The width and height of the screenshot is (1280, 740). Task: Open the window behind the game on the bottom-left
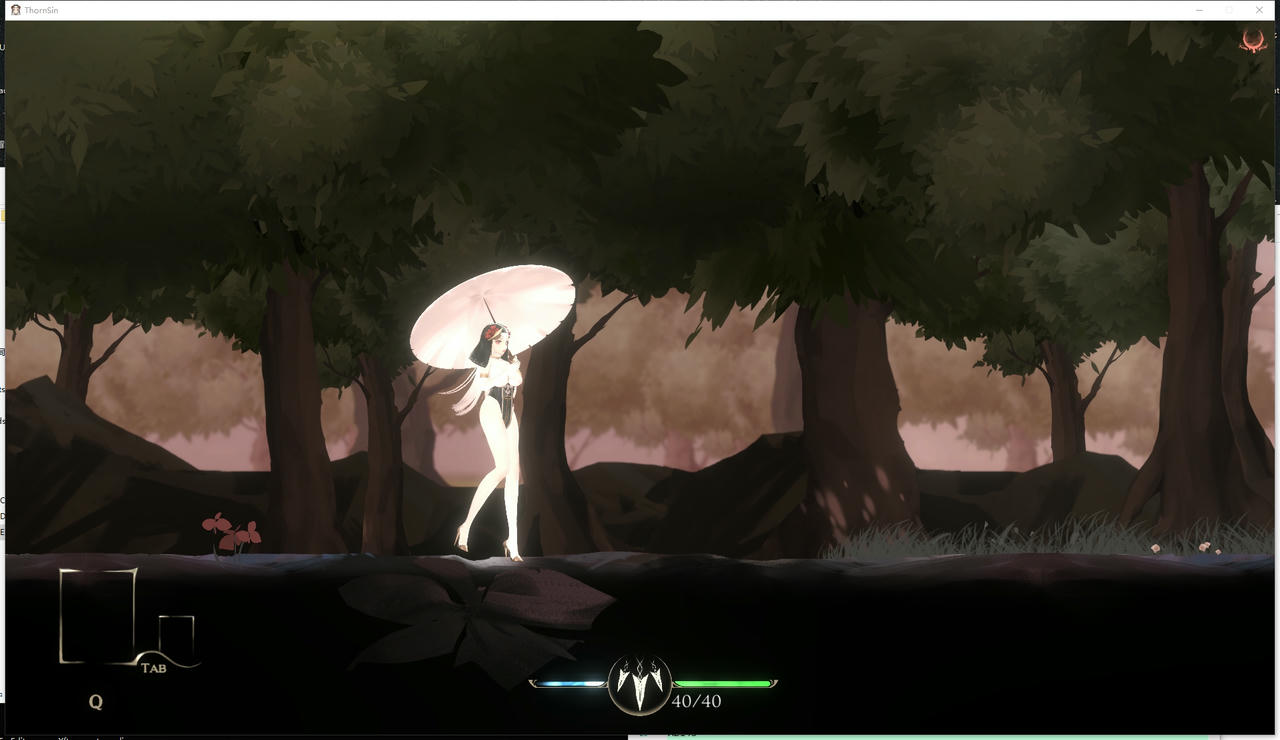(x=60, y=736)
